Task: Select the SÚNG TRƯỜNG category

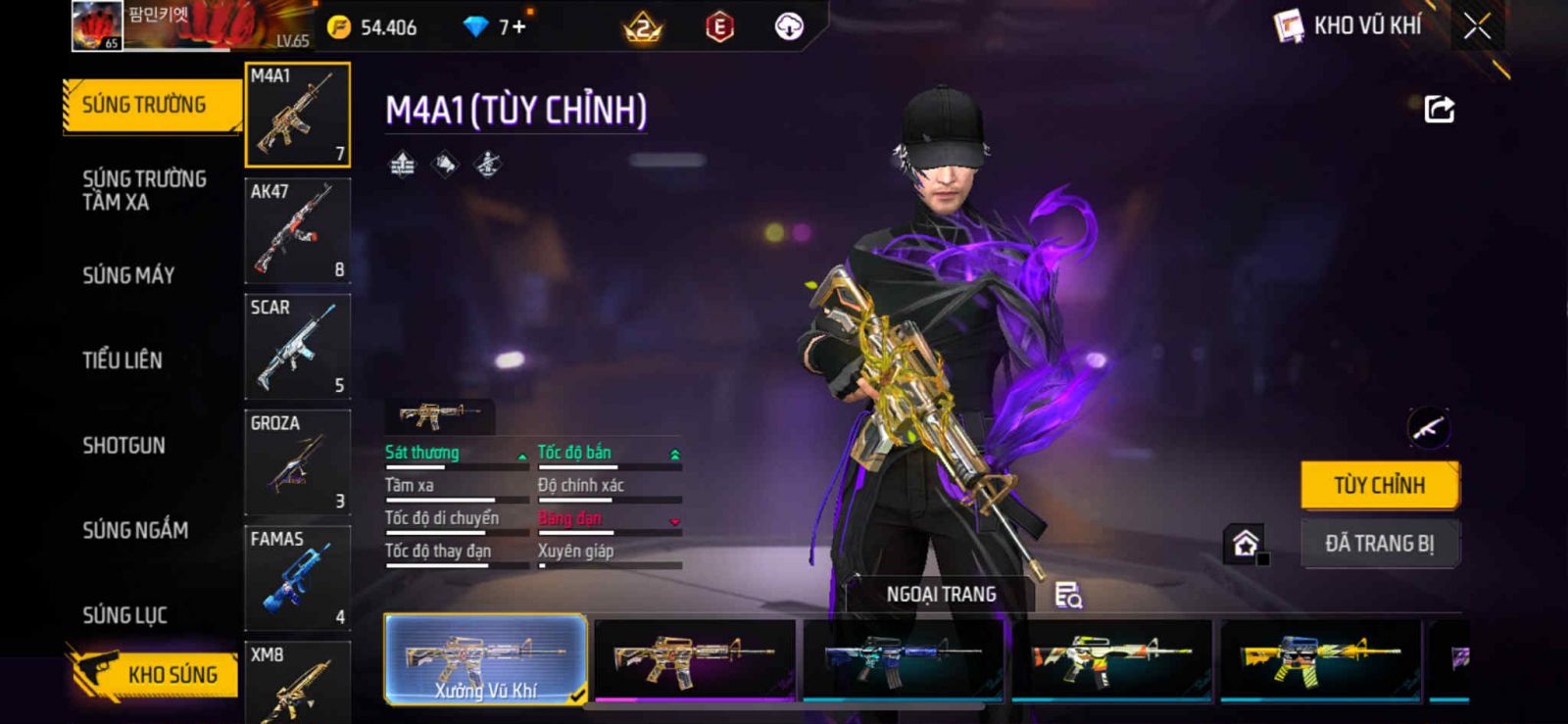Action: tap(145, 105)
